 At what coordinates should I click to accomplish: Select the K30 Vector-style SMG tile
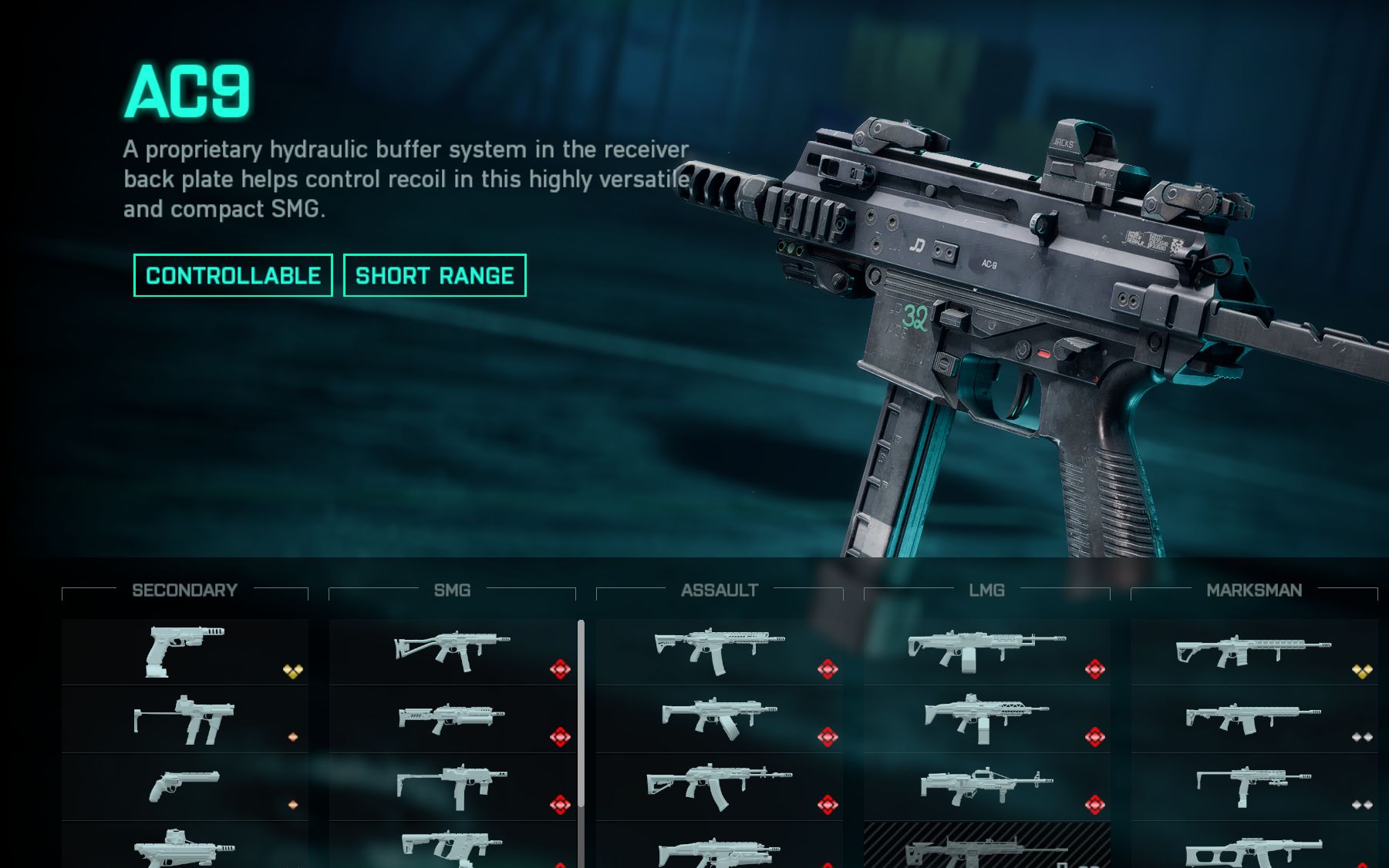452,846
